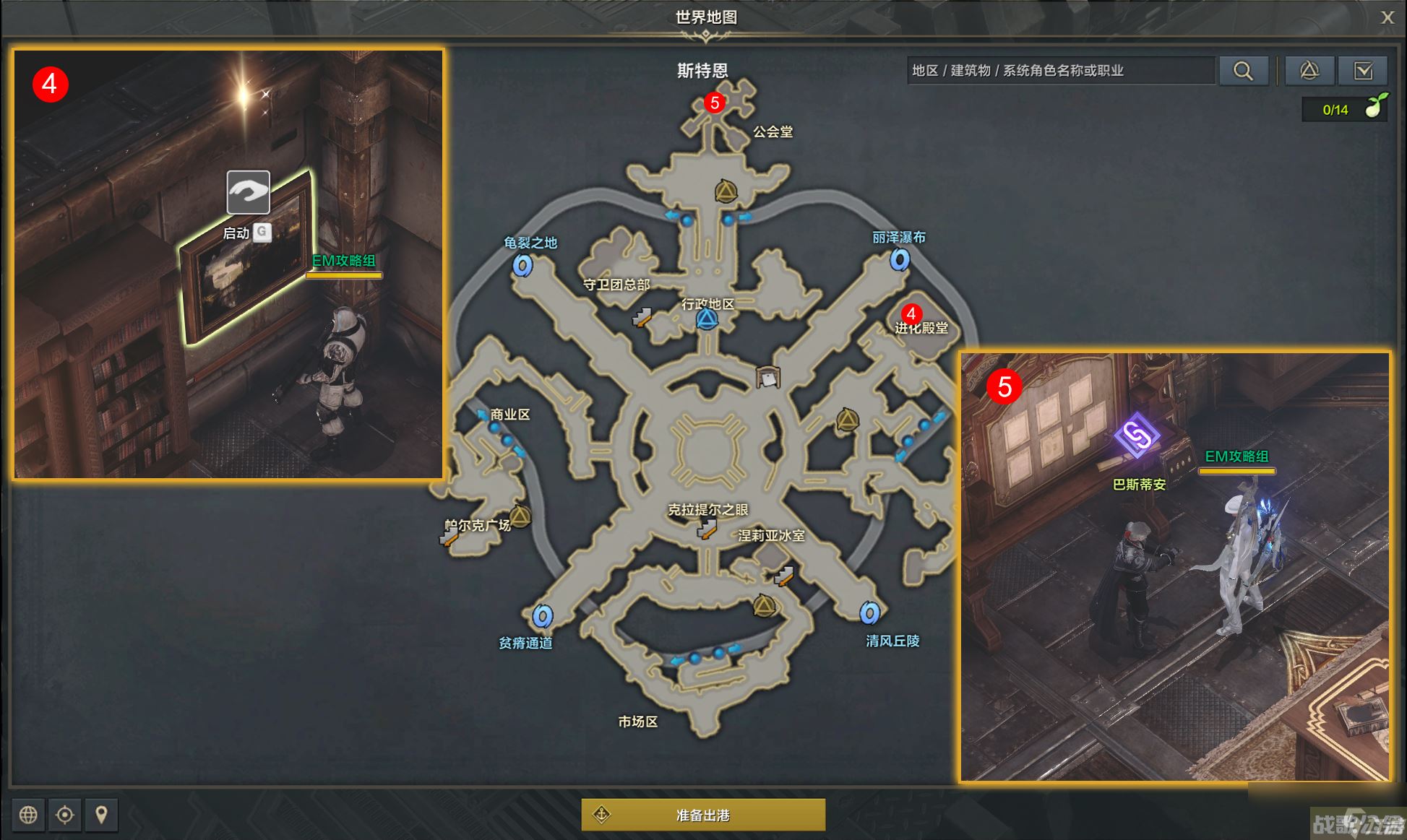The height and width of the screenshot is (840, 1407).
Task: Click the map search input field
Action: pos(1059,71)
